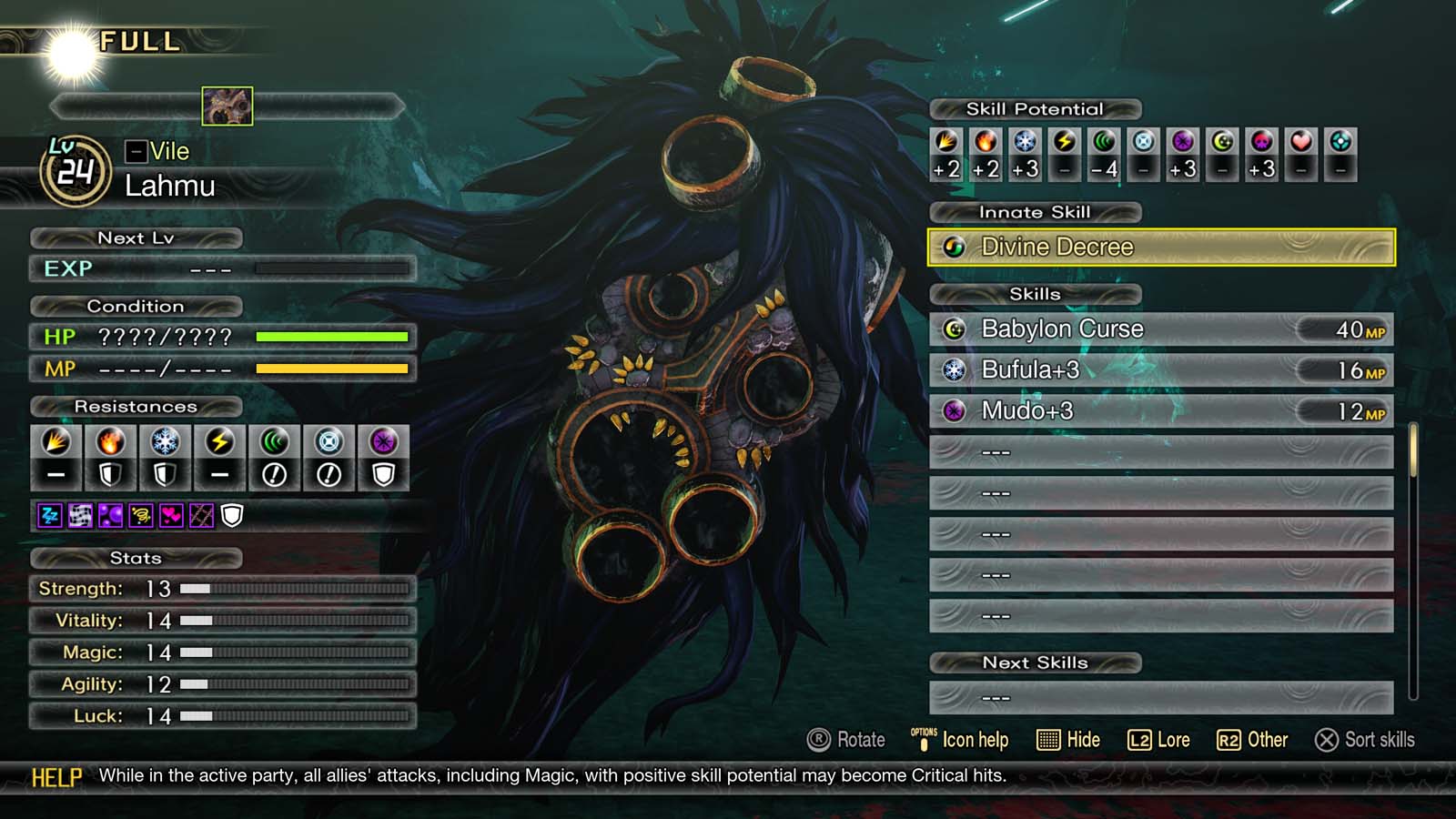This screenshot has height=819, width=1456.
Task: Open Other options via R2 prompt
Action: 1256,740
